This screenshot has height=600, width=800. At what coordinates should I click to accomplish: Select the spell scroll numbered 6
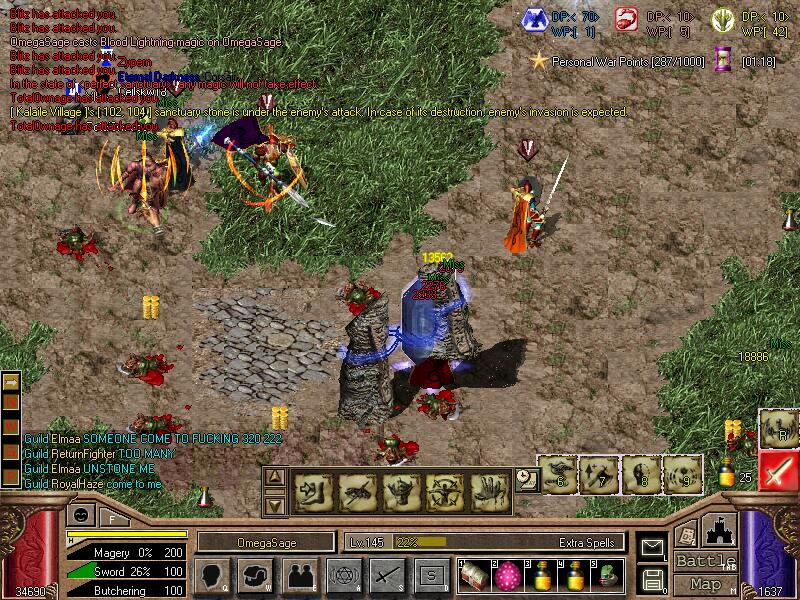560,475
